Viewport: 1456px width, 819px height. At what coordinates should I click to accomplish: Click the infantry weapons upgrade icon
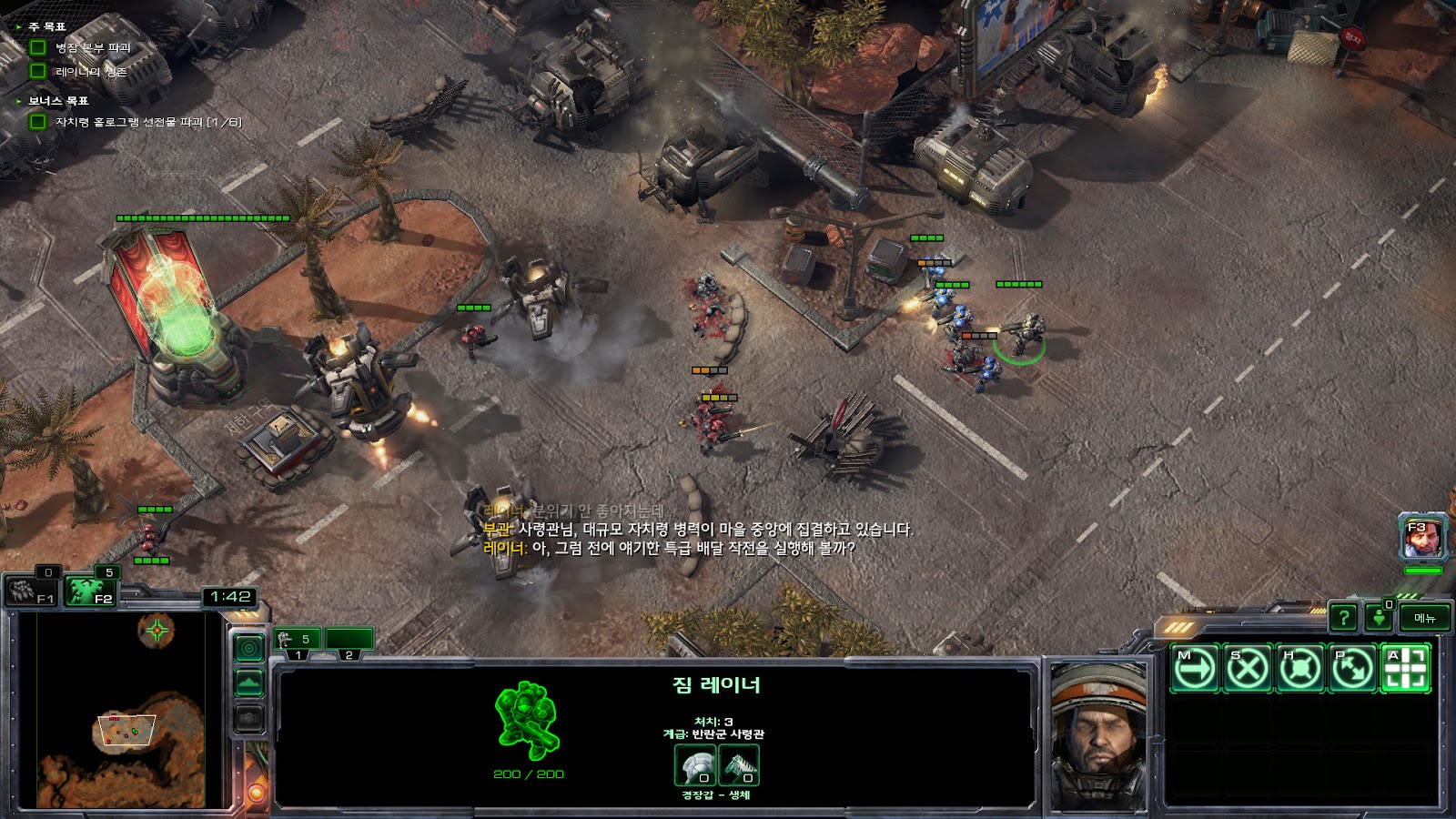[739, 765]
